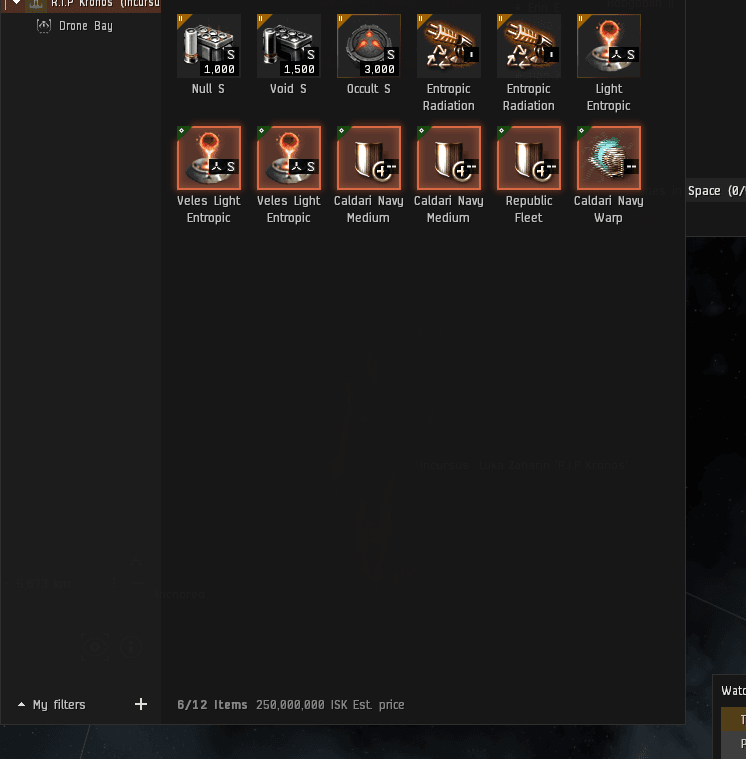
Task: Select the Void S ammo stack
Action: point(289,46)
